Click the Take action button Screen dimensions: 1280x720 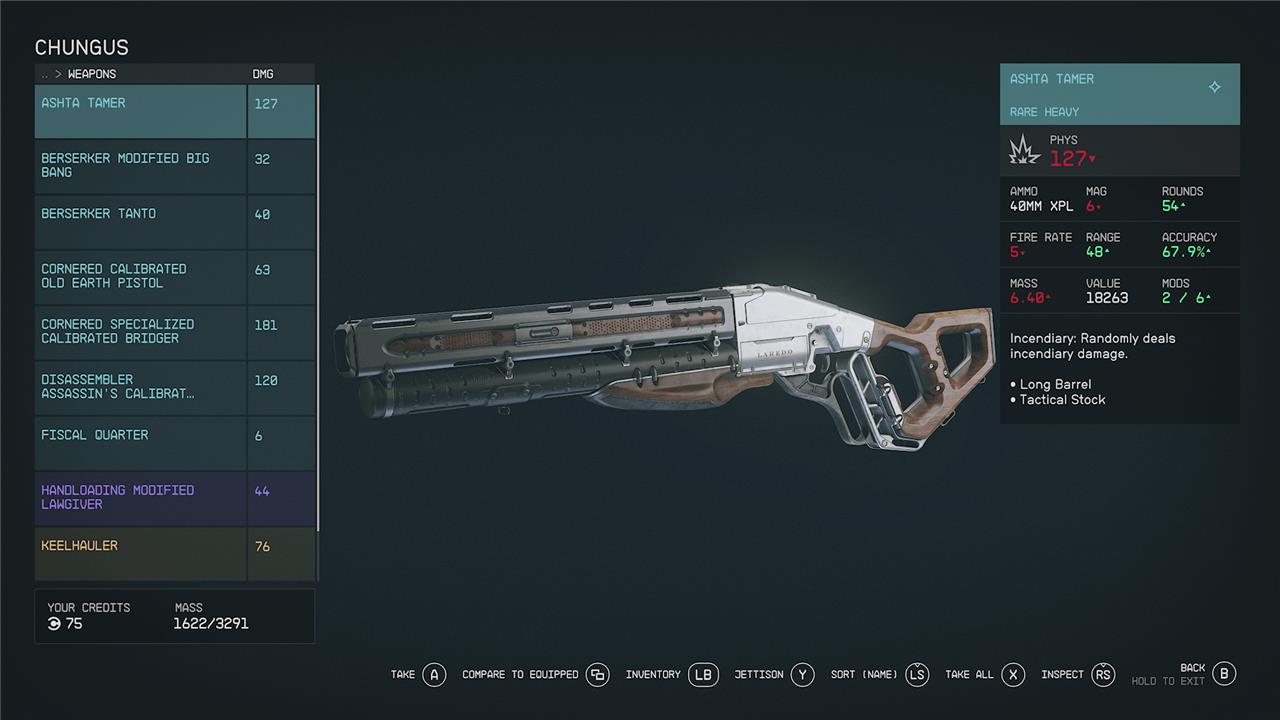pyautogui.click(x=434, y=675)
